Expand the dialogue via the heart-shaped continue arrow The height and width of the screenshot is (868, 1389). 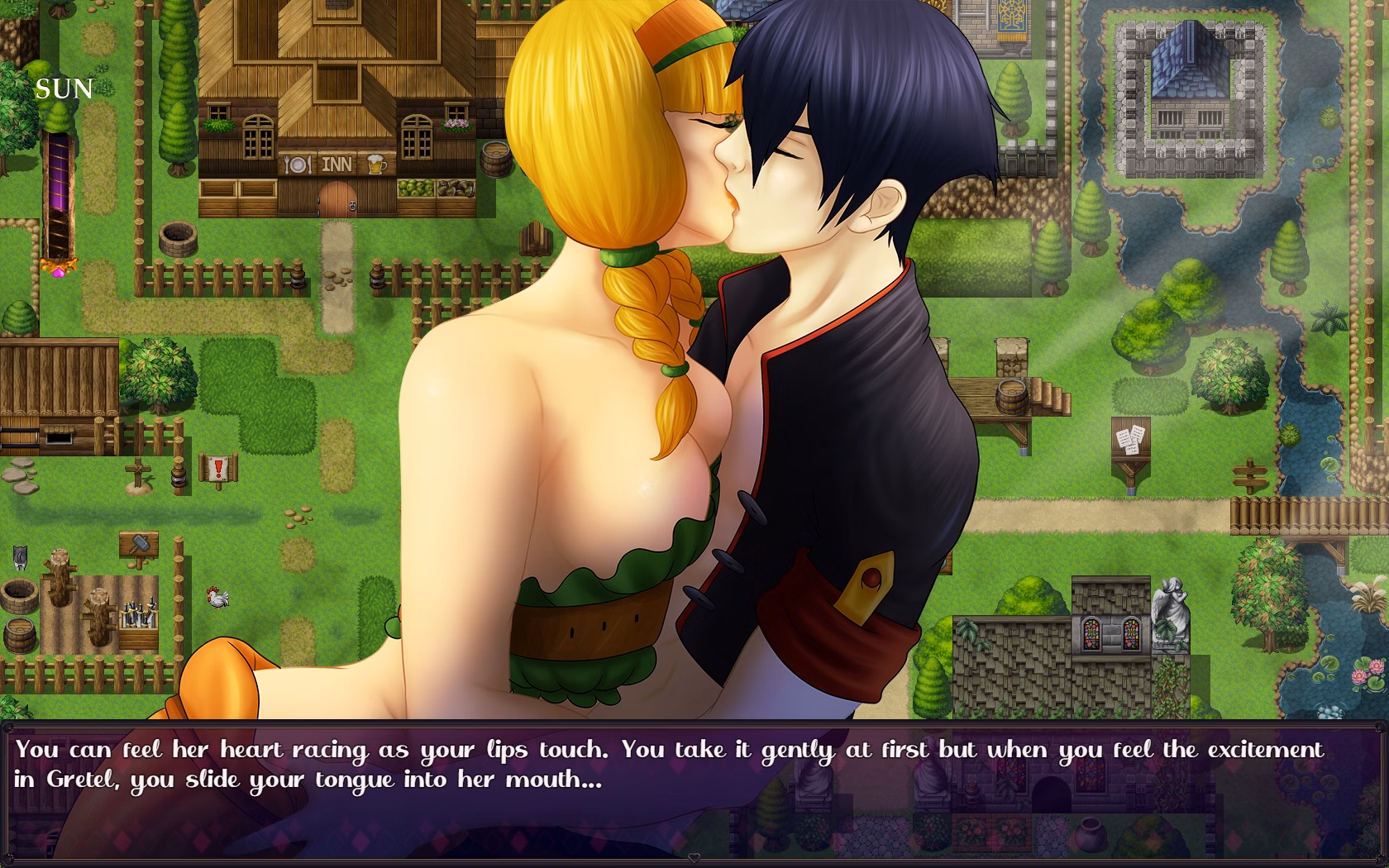point(694,858)
